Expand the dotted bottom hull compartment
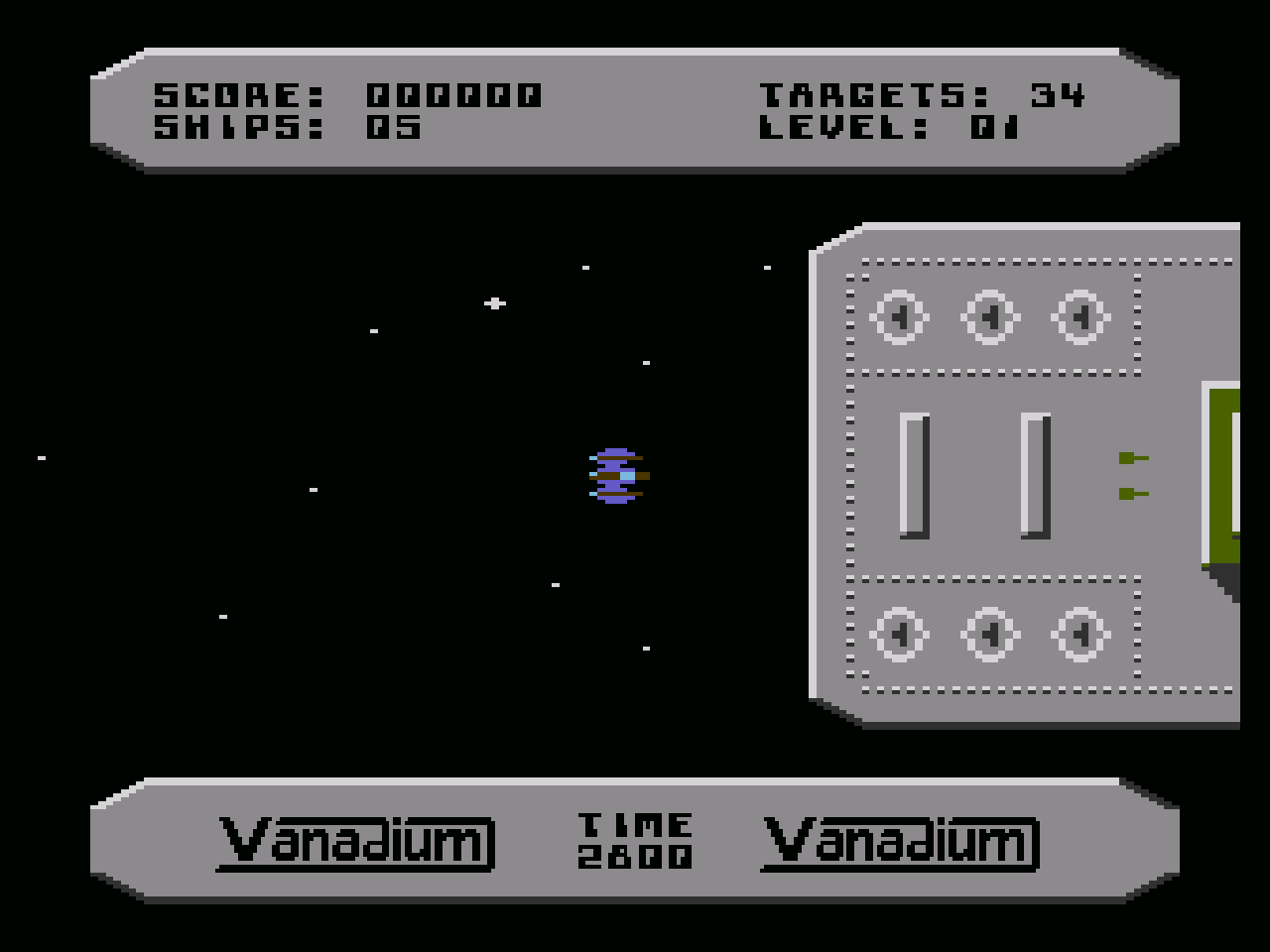This screenshot has height=952, width=1270. point(992,635)
